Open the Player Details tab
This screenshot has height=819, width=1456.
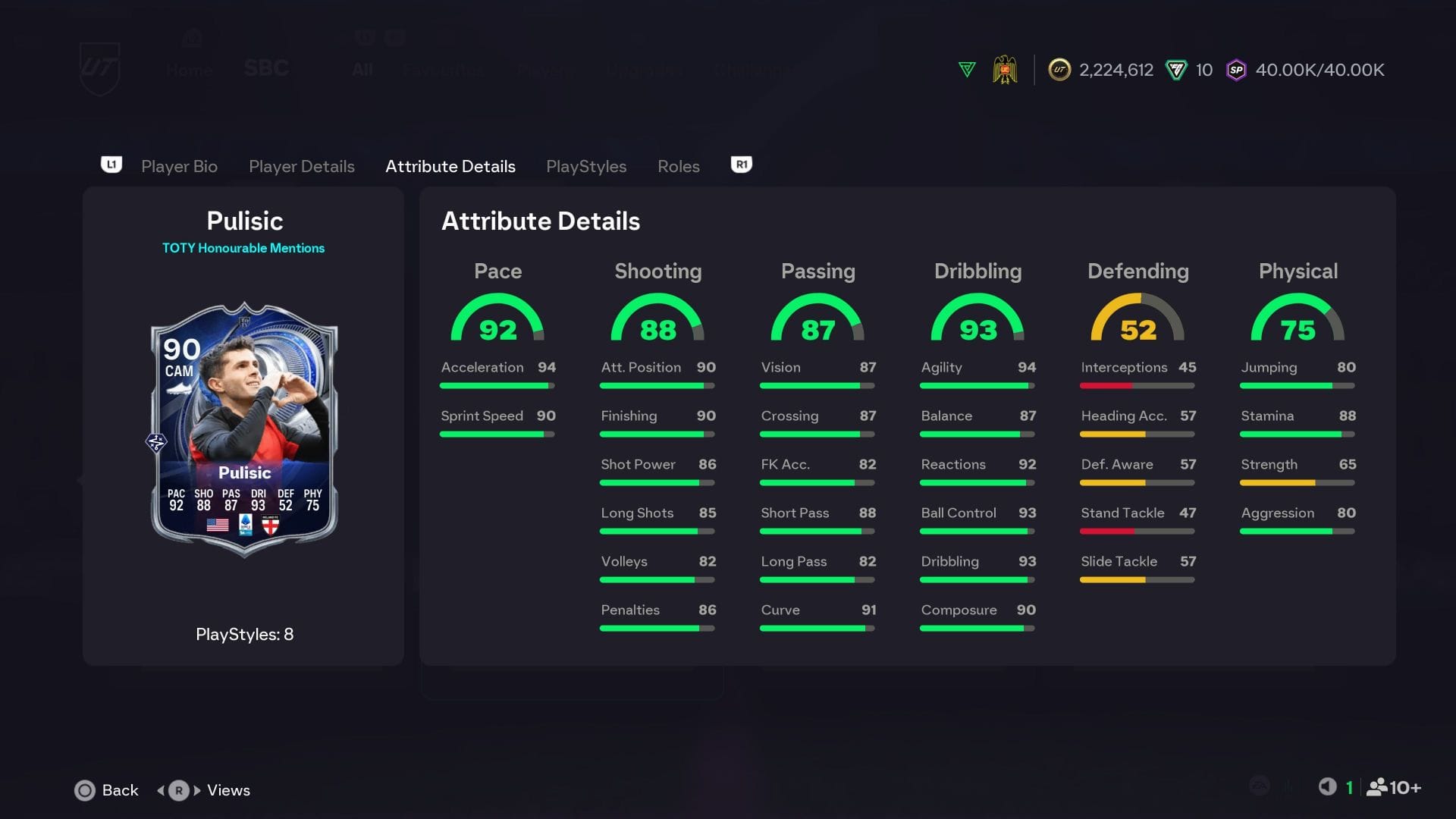(x=301, y=166)
